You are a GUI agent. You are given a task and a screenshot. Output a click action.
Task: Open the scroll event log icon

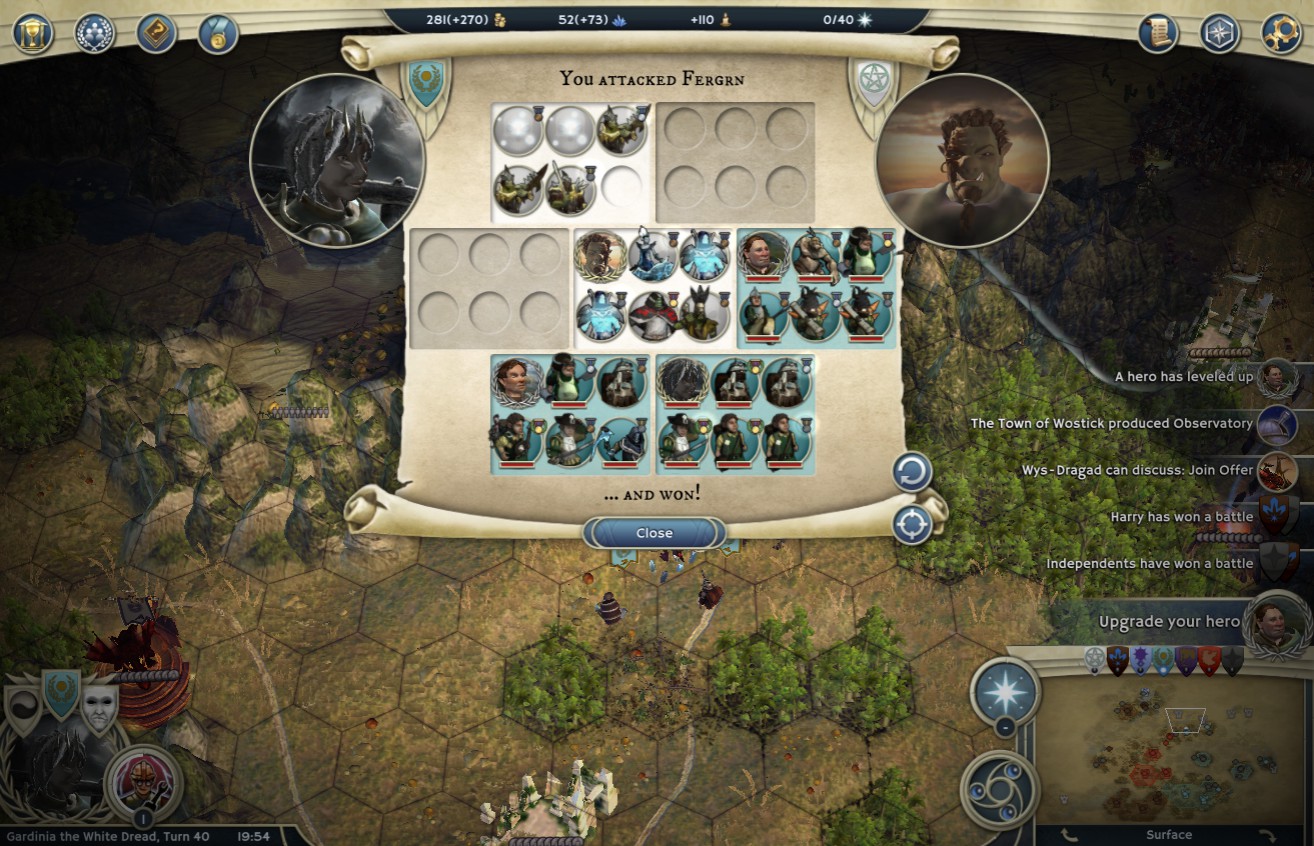[1159, 33]
